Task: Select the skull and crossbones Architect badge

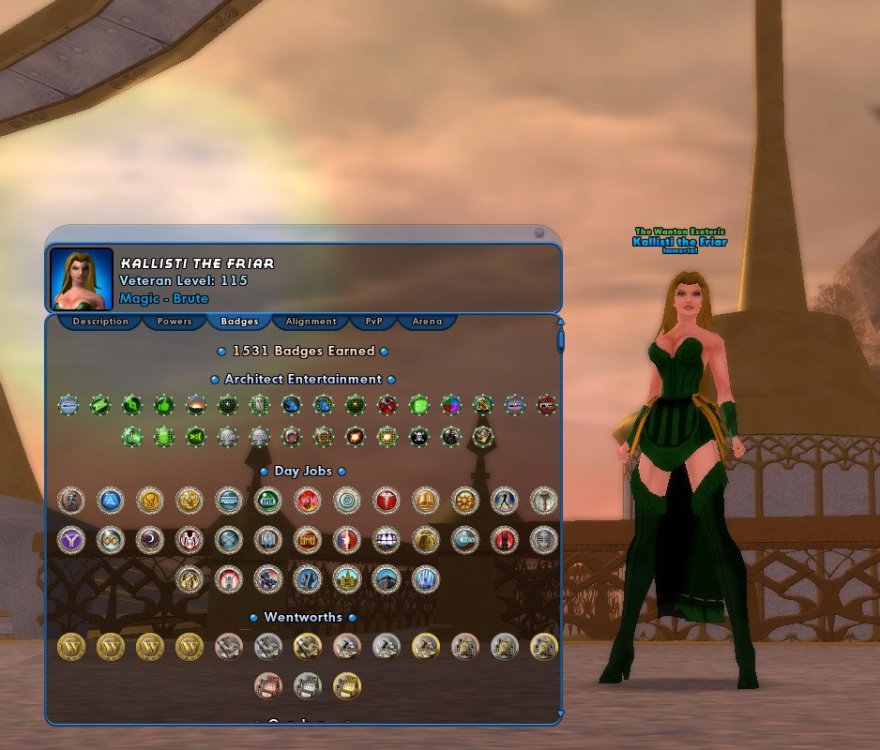Action: (x=419, y=437)
